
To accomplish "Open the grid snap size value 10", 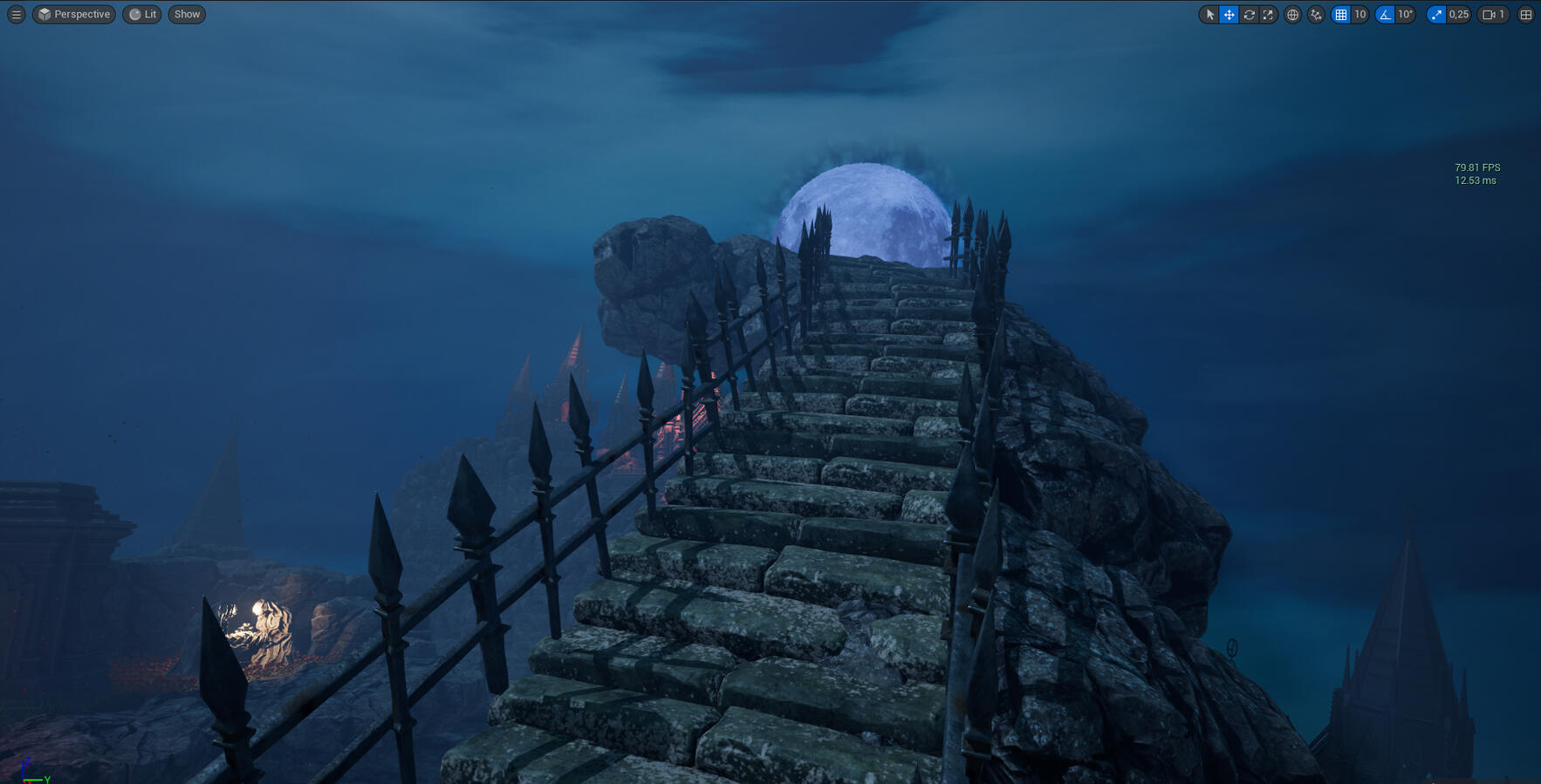I will [1360, 14].
